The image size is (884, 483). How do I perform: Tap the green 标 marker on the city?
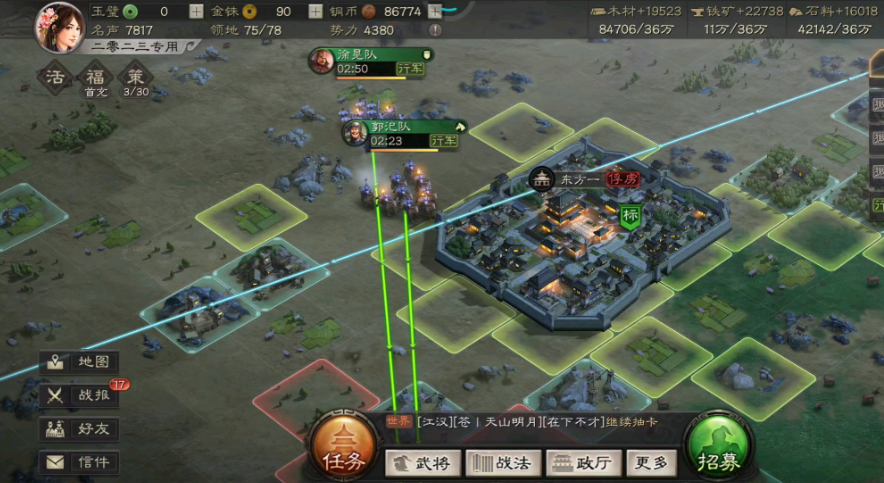pyautogui.click(x=631, y=215)
